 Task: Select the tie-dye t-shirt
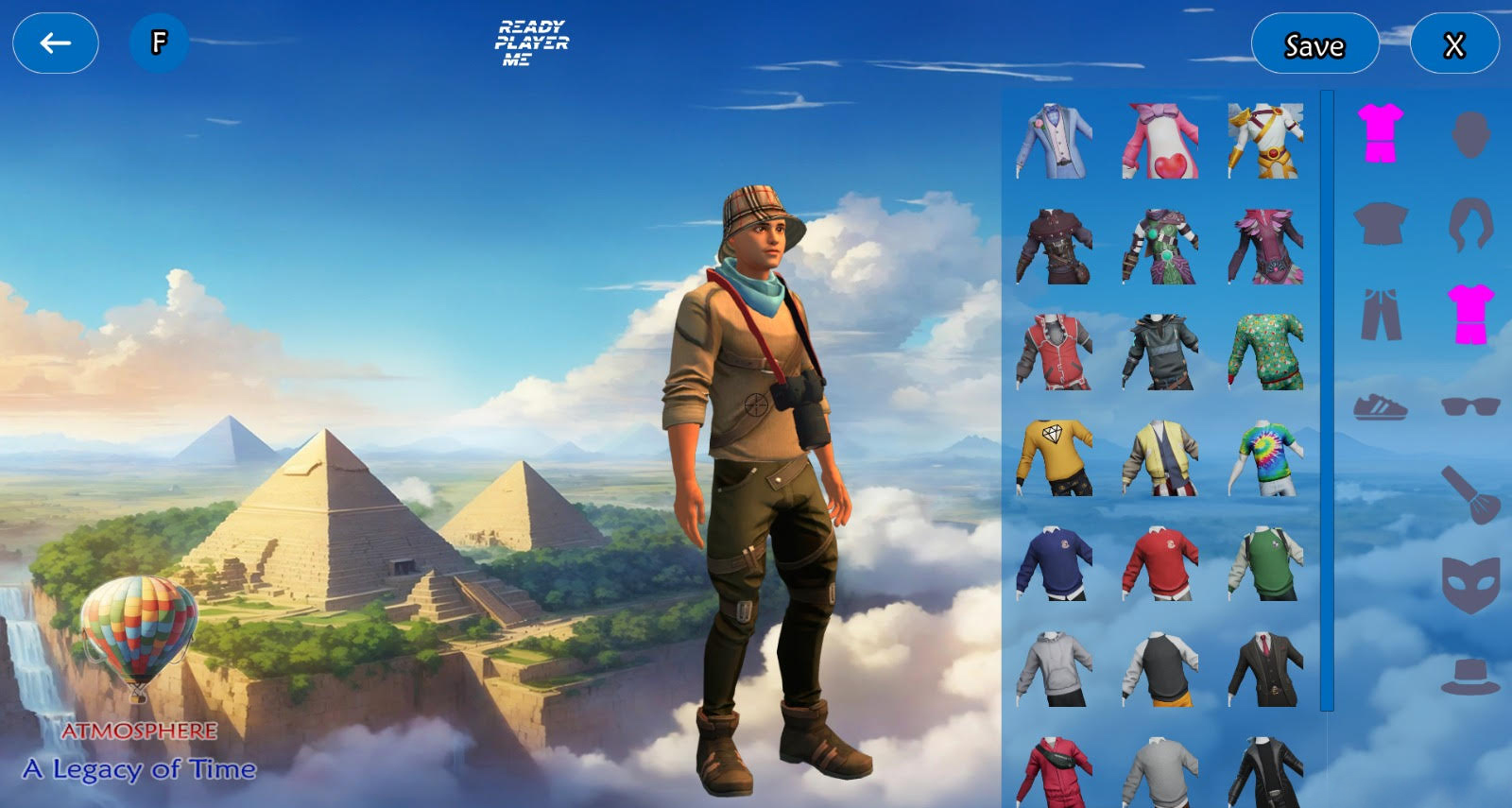coord(1266,458)
